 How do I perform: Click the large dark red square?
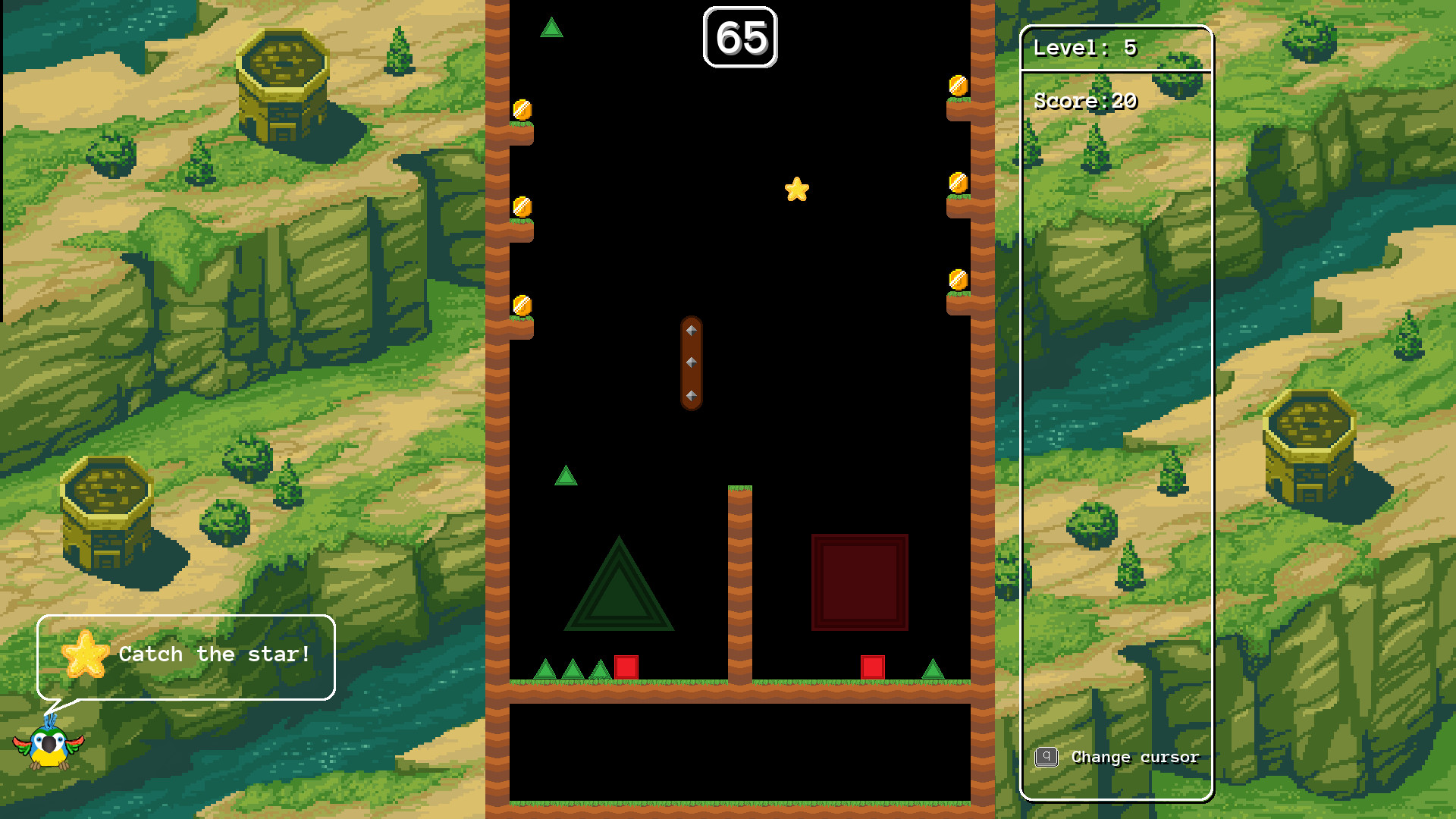tap(859, 581)
